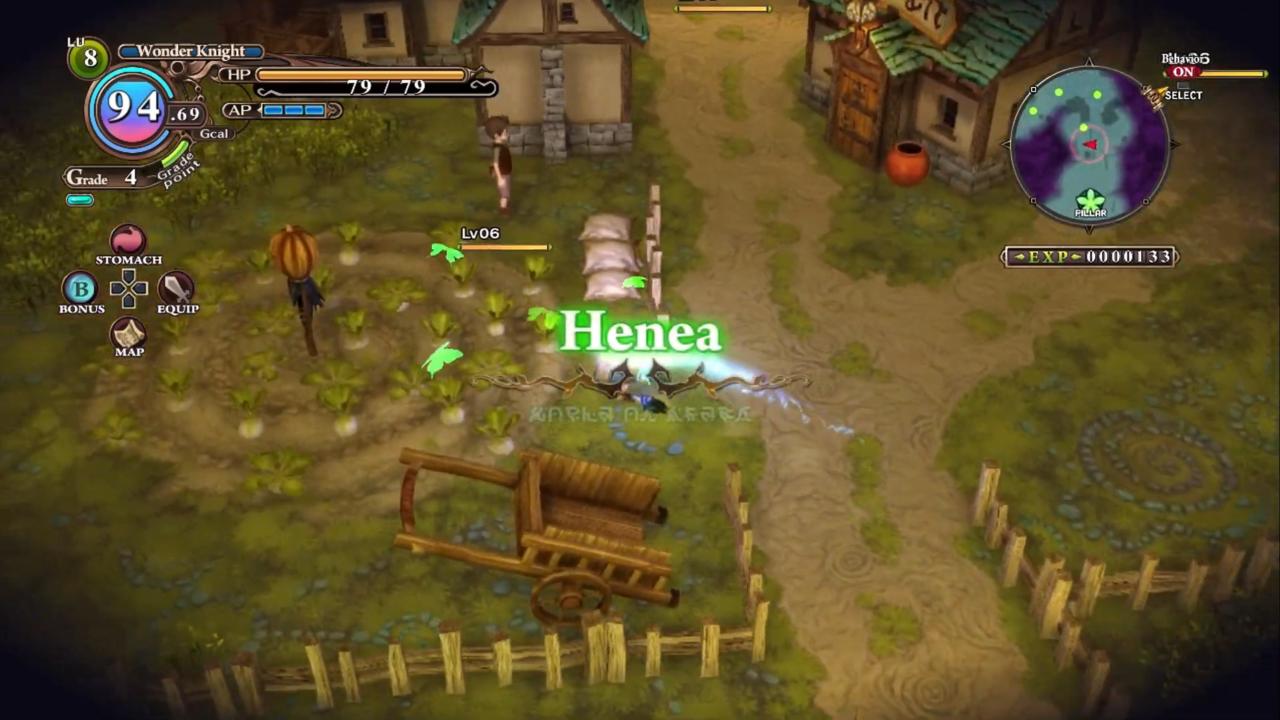Open the Stomach menu icon
The height and width of the screenshot is (720, 1280).
128,240
